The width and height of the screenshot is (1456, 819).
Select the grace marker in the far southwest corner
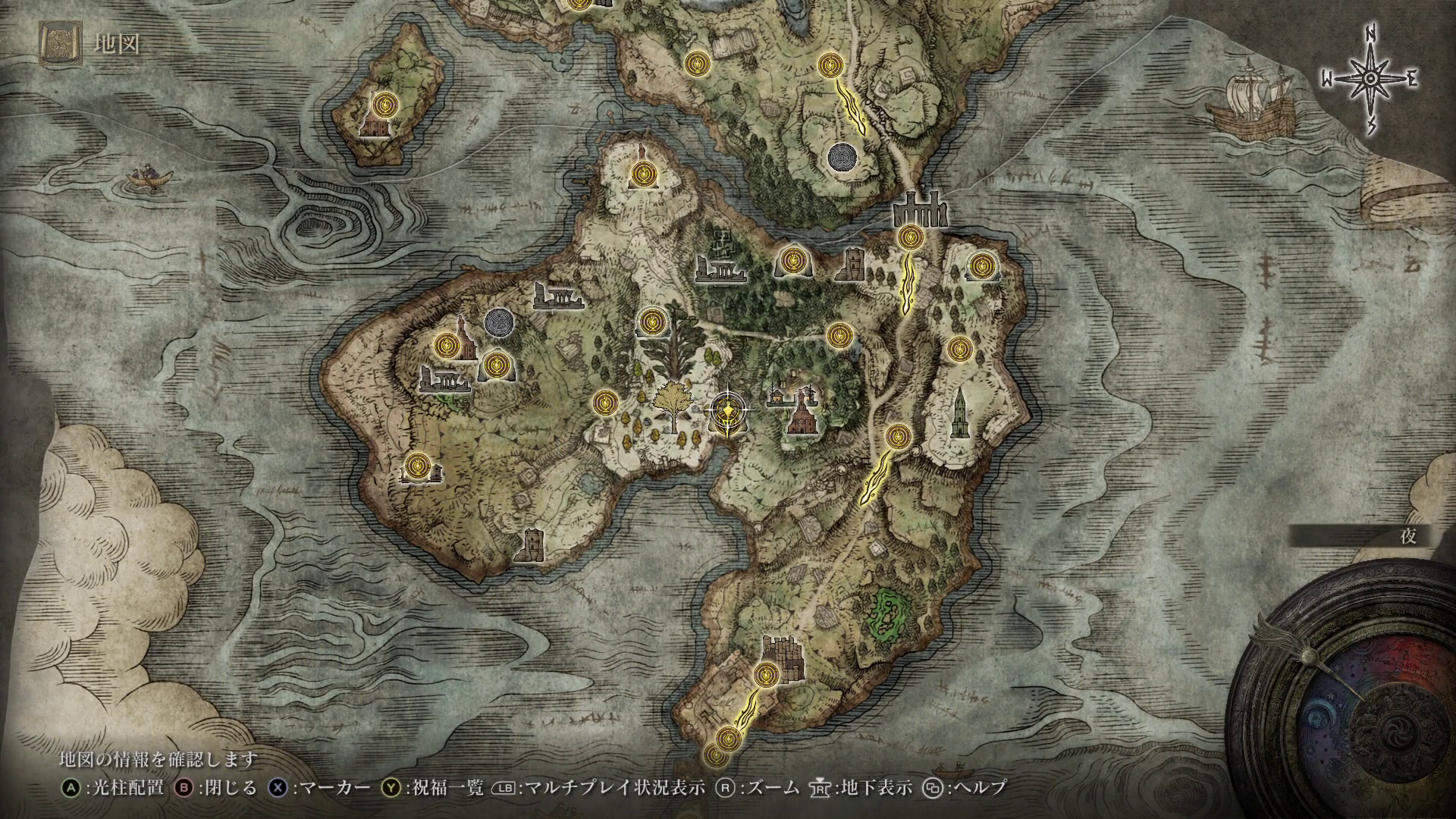point(418,466)
